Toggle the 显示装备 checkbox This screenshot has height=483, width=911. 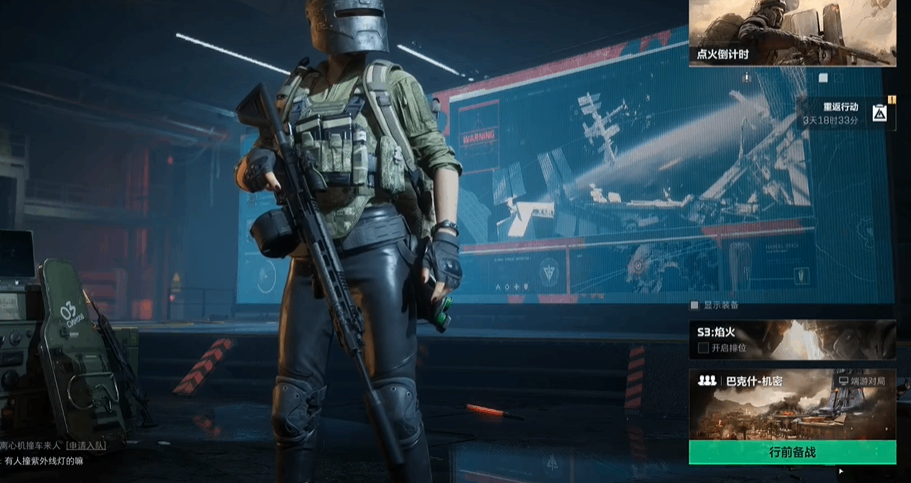click(695, 306)
